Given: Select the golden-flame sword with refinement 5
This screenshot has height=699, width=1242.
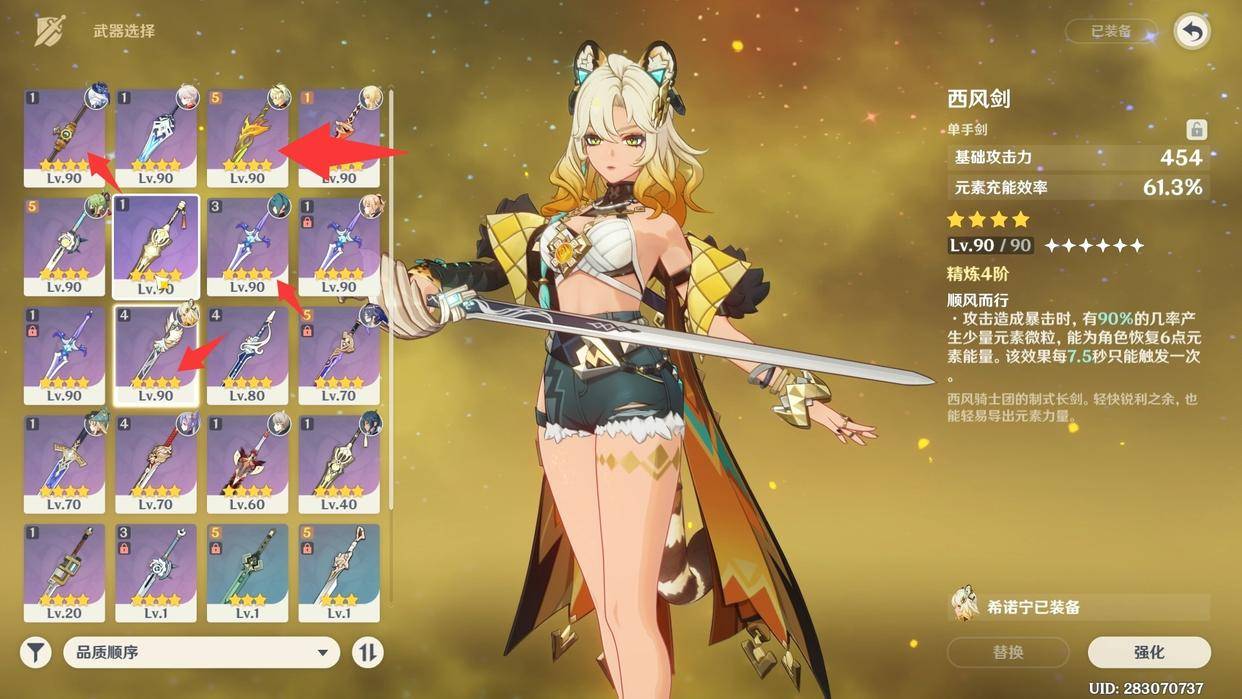Looking at the screenshot, I should click(247, 136).
